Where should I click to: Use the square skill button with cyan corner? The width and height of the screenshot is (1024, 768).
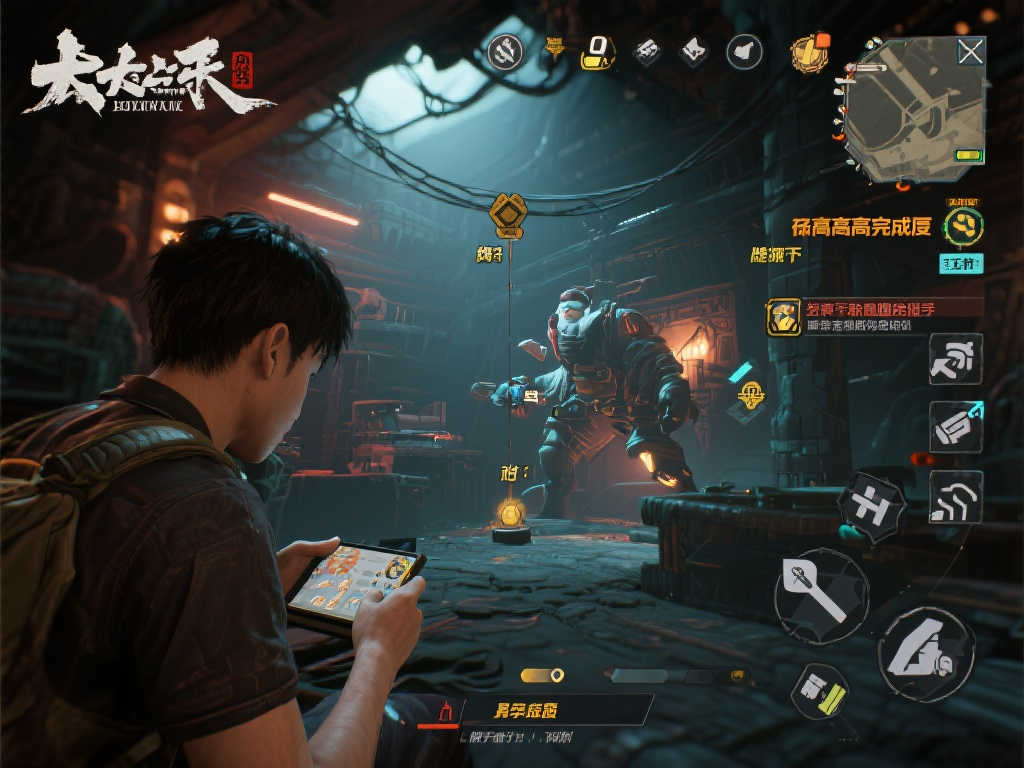pos(955,427)
